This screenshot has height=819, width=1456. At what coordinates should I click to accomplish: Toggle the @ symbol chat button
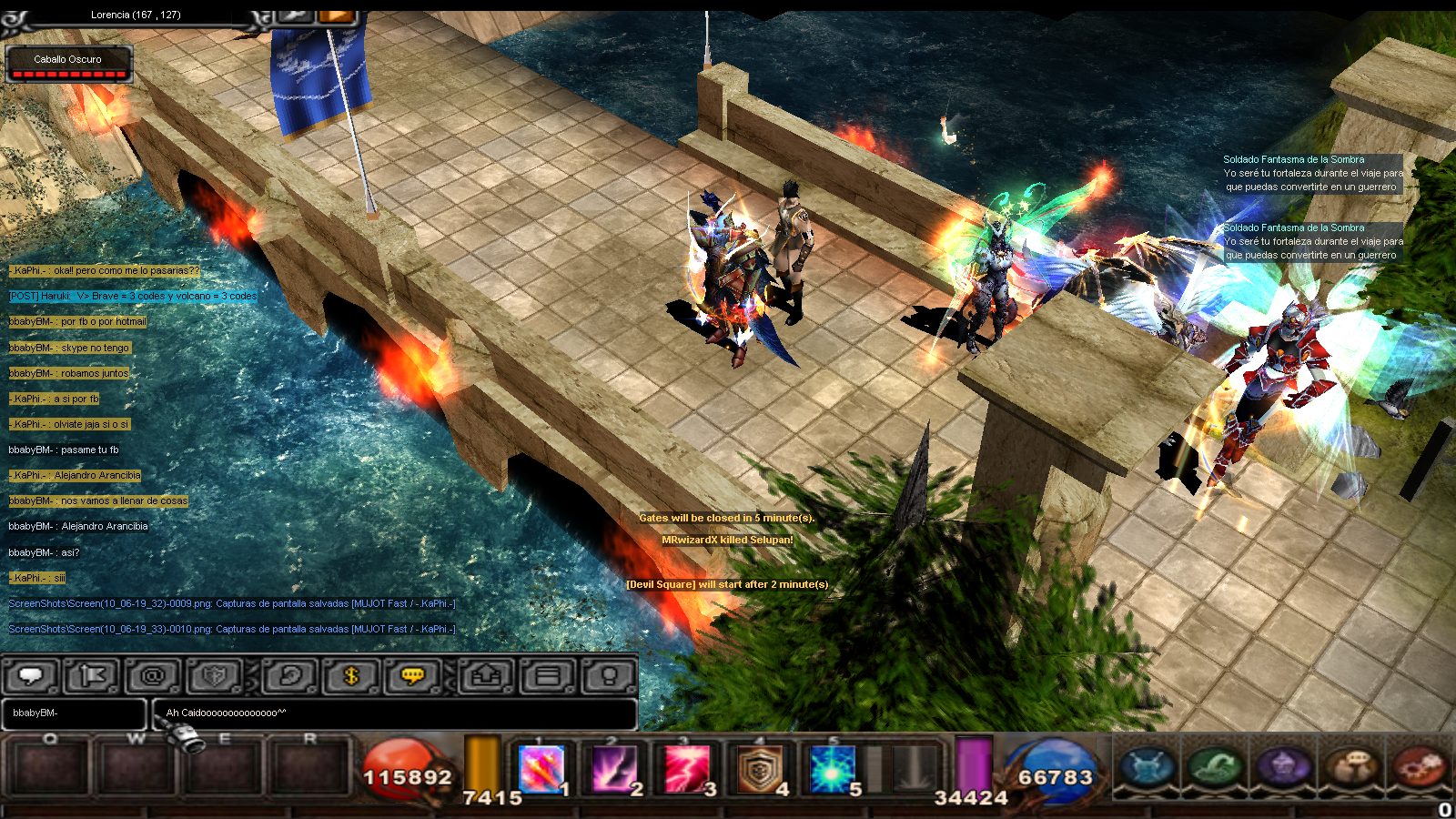point(153,676)
